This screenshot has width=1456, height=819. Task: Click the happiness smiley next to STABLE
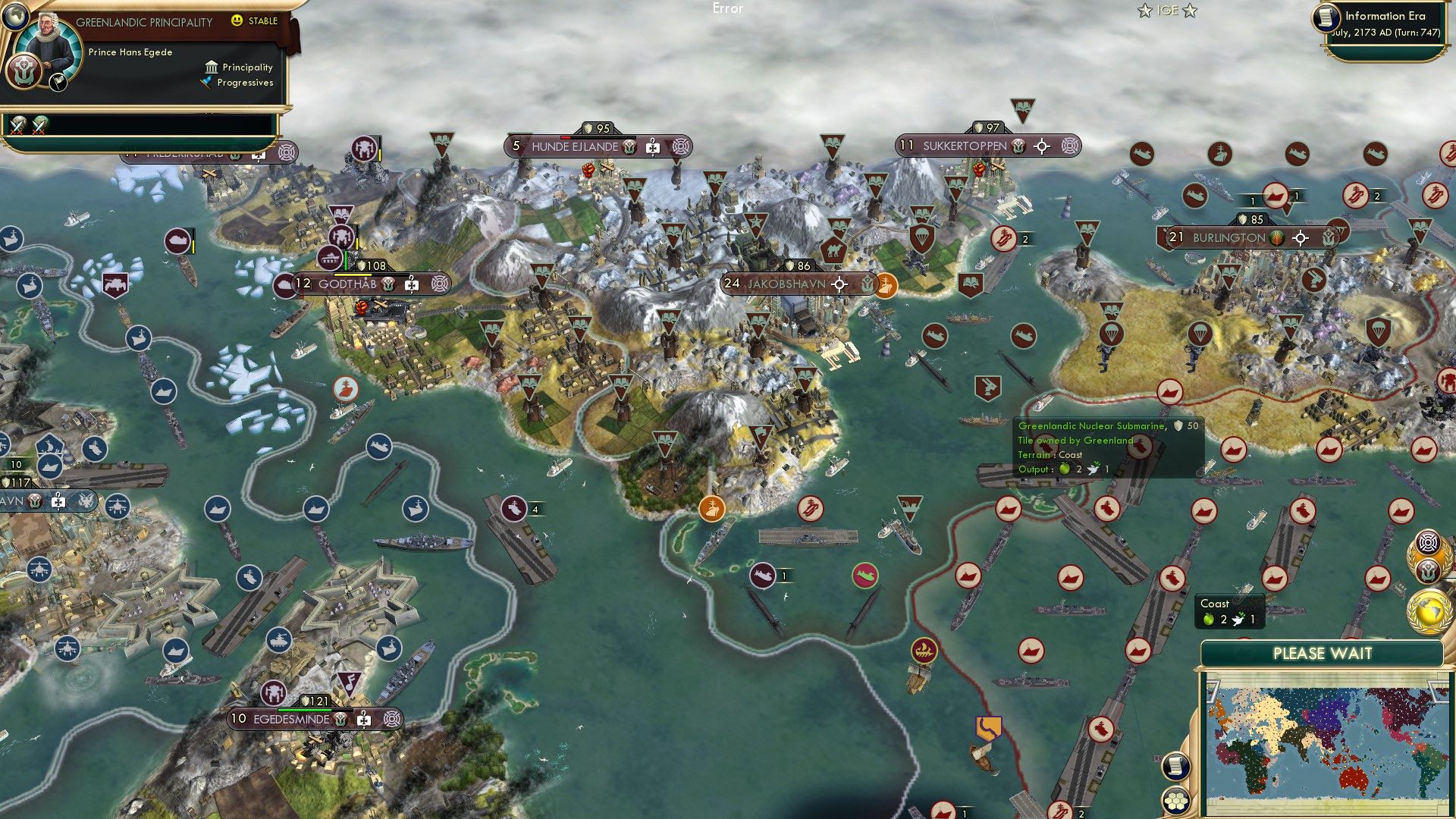pos(237,20)
